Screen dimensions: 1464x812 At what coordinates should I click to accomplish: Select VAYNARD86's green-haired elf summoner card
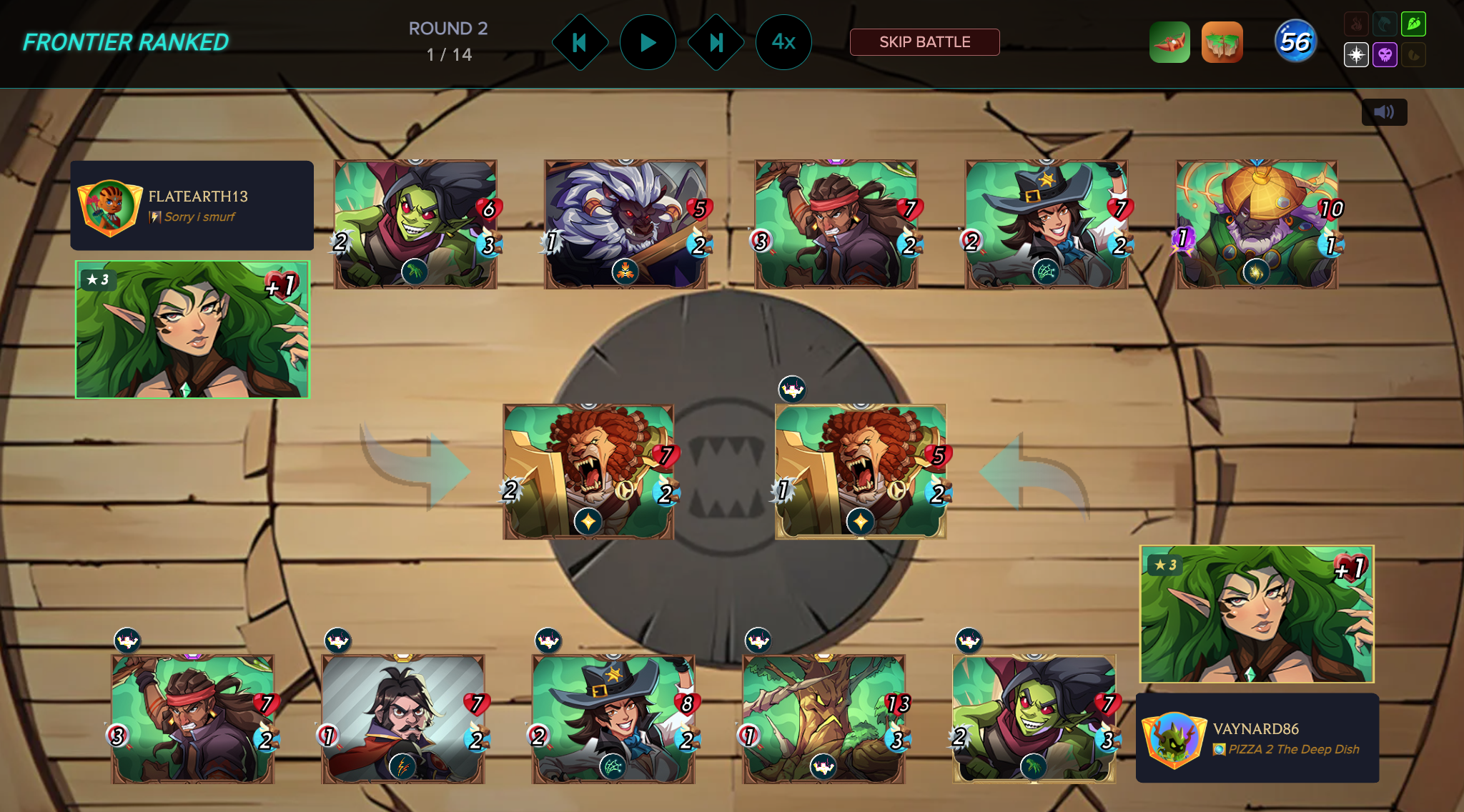point(1257,614)
